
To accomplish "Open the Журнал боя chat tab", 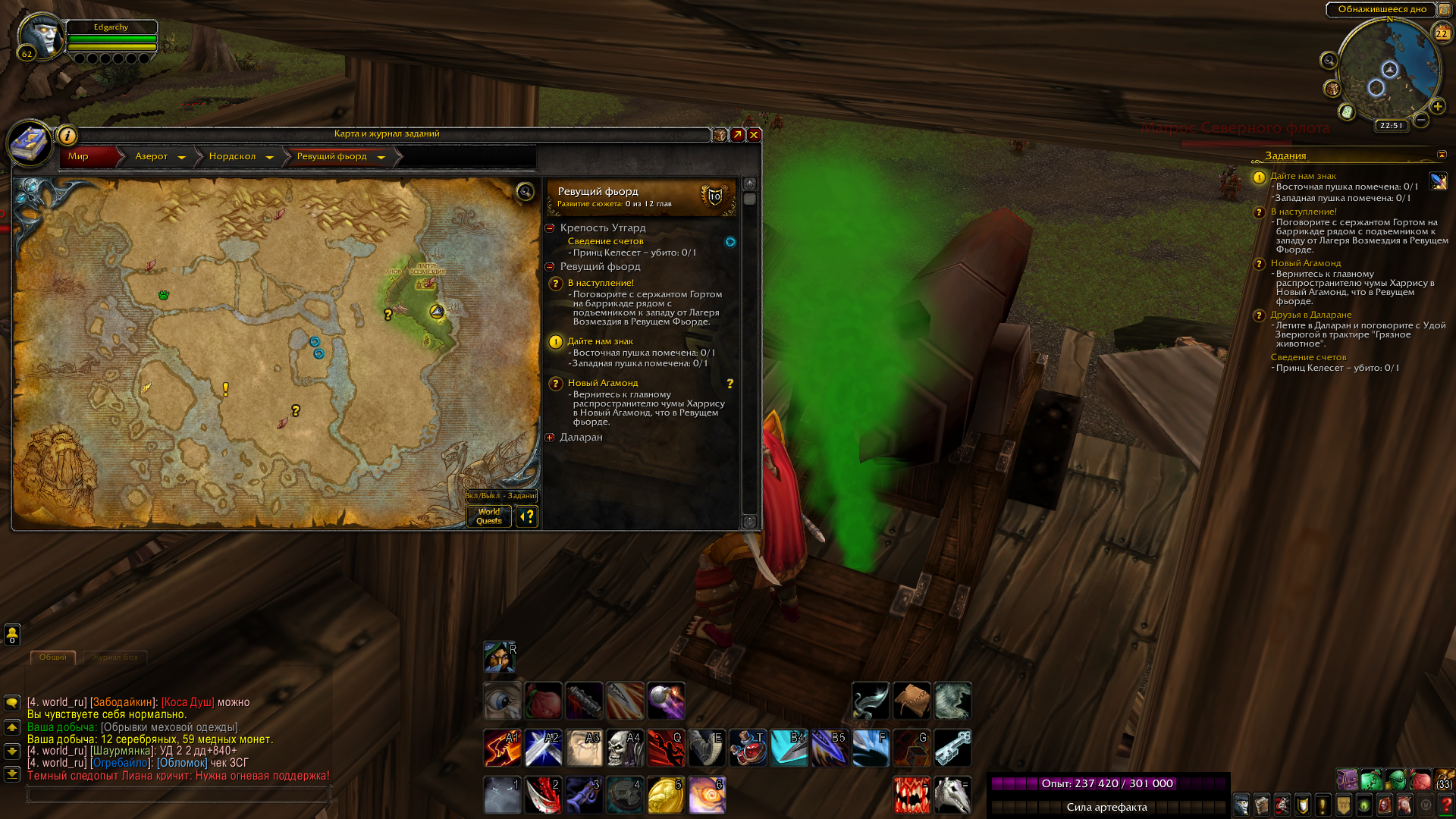I will [115, 657].
